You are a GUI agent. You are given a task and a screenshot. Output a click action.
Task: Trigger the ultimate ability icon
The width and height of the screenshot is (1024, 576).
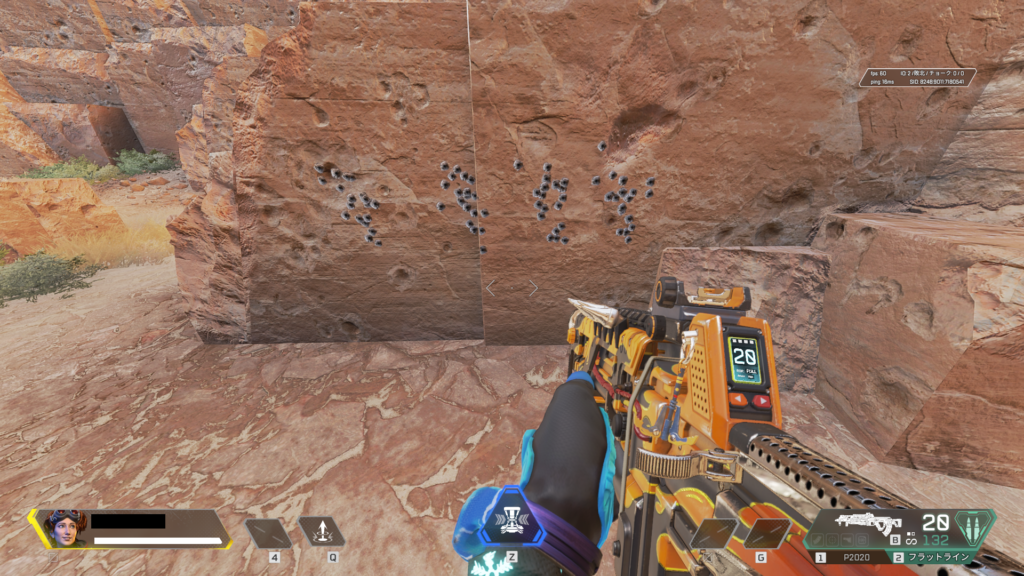[511, 521]
